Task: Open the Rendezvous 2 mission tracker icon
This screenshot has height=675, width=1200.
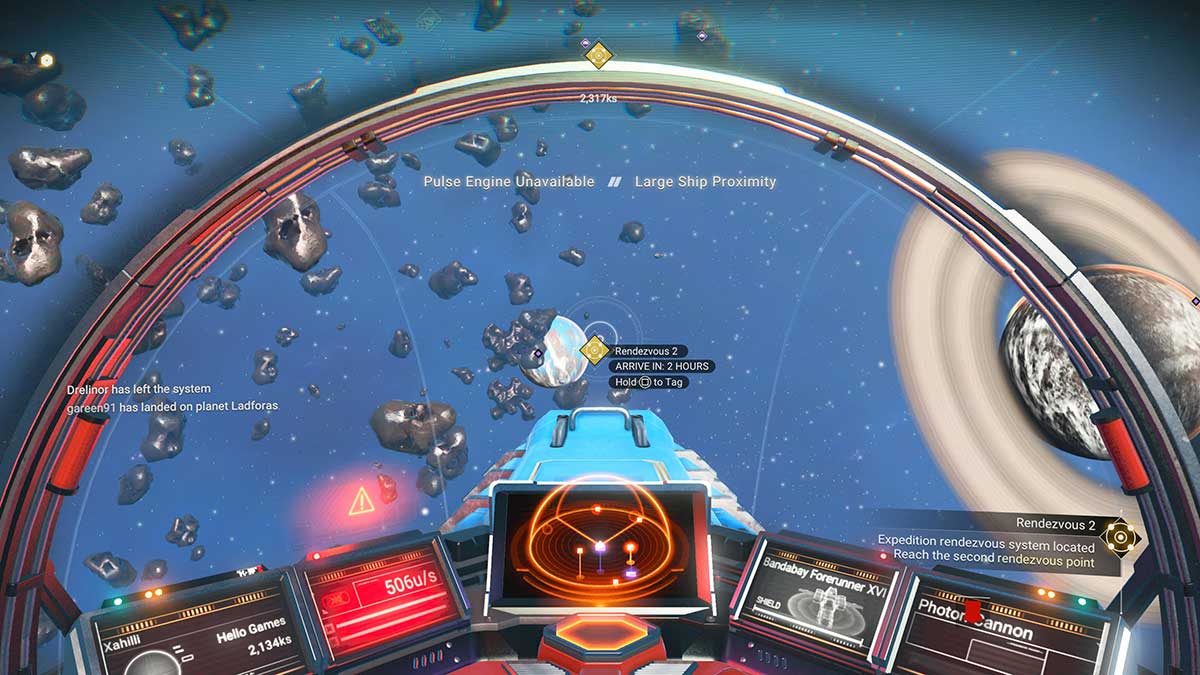Action: click(x=1121, y=537)
